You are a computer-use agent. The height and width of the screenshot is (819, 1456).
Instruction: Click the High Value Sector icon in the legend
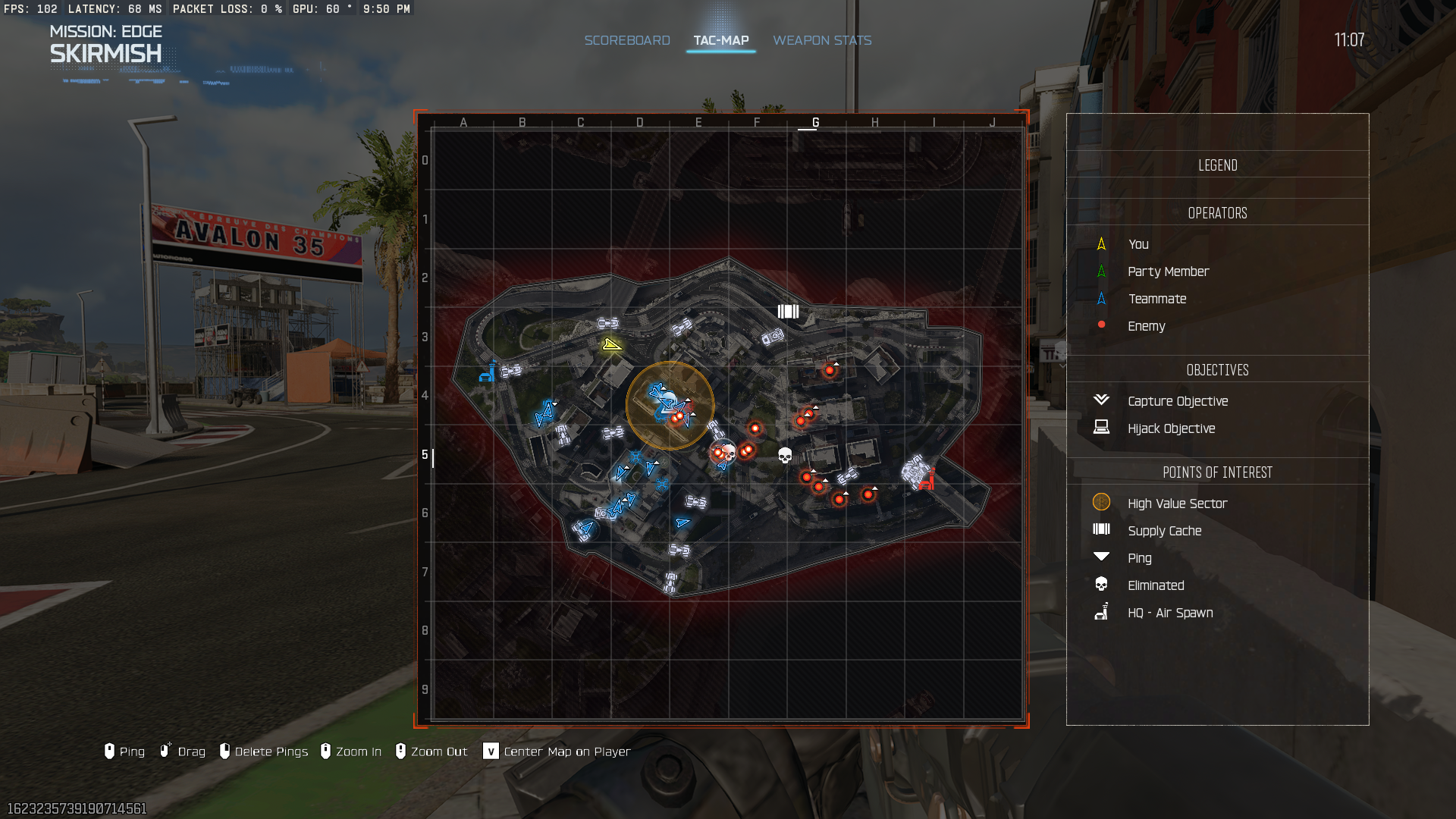click(x=1101, y=502)
